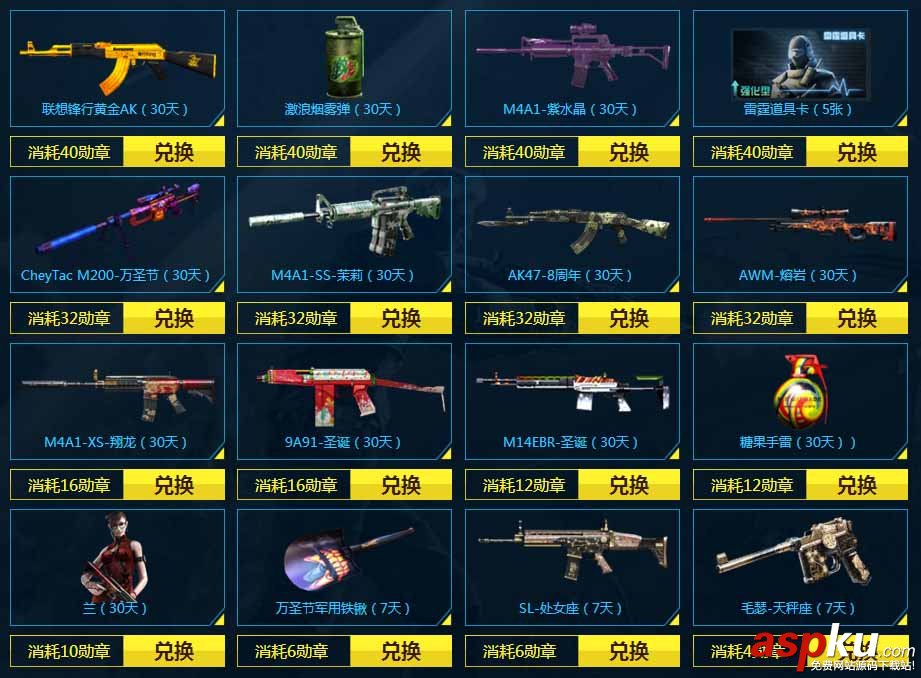Select the 激浪烟雾弹 item thumbnail

[x=344, y=62]
